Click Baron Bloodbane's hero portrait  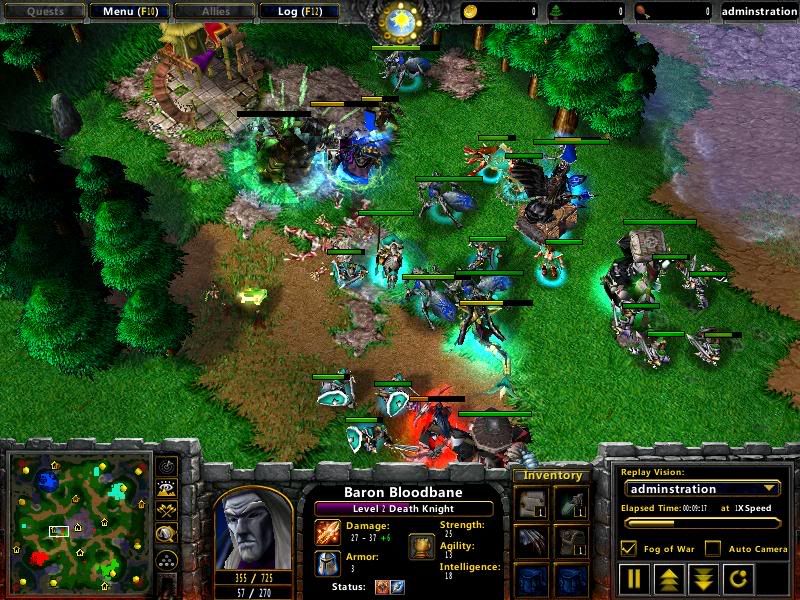click(x=253, y=527)
